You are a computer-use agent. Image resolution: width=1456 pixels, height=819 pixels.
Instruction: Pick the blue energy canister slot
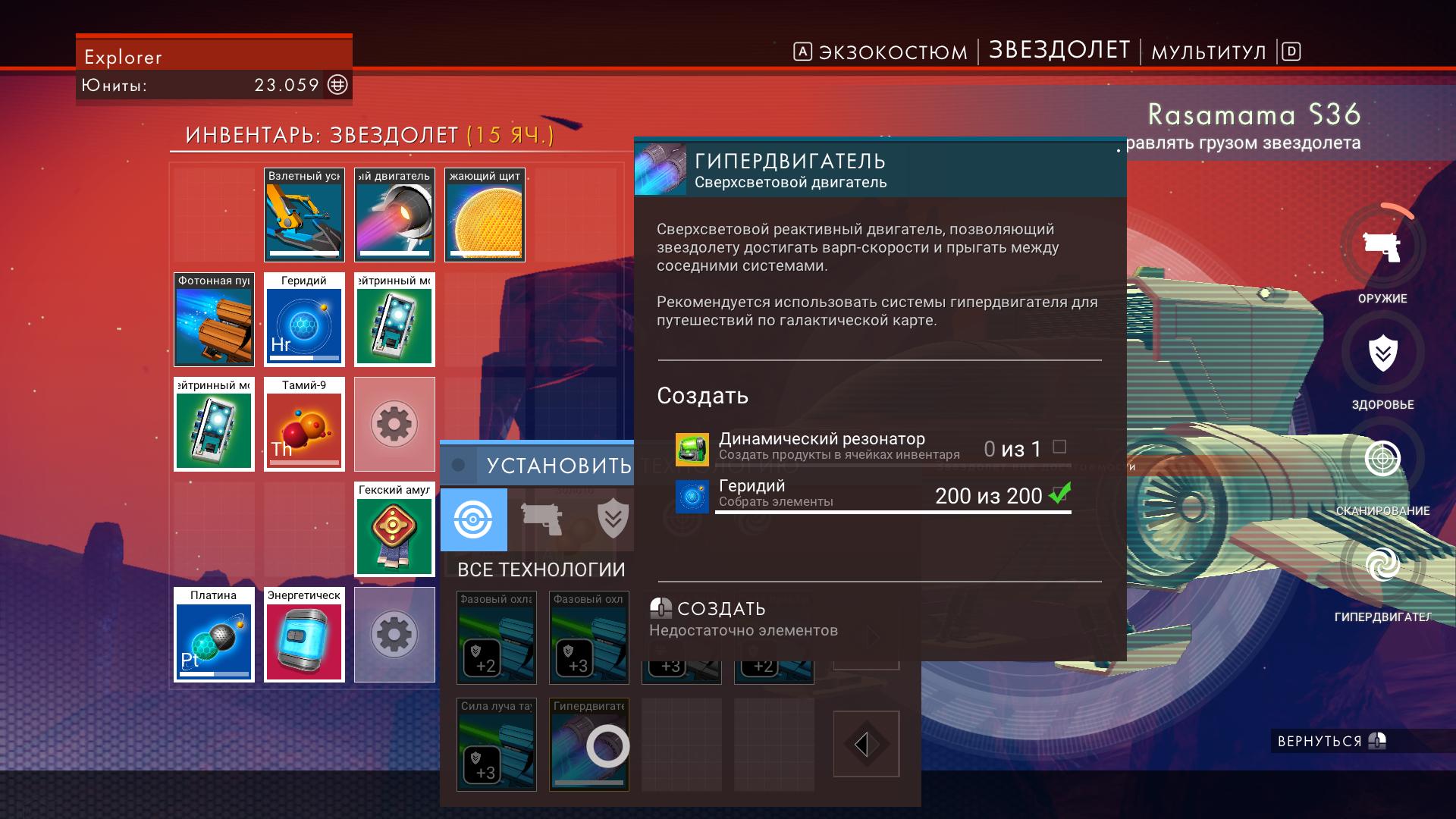304,635
